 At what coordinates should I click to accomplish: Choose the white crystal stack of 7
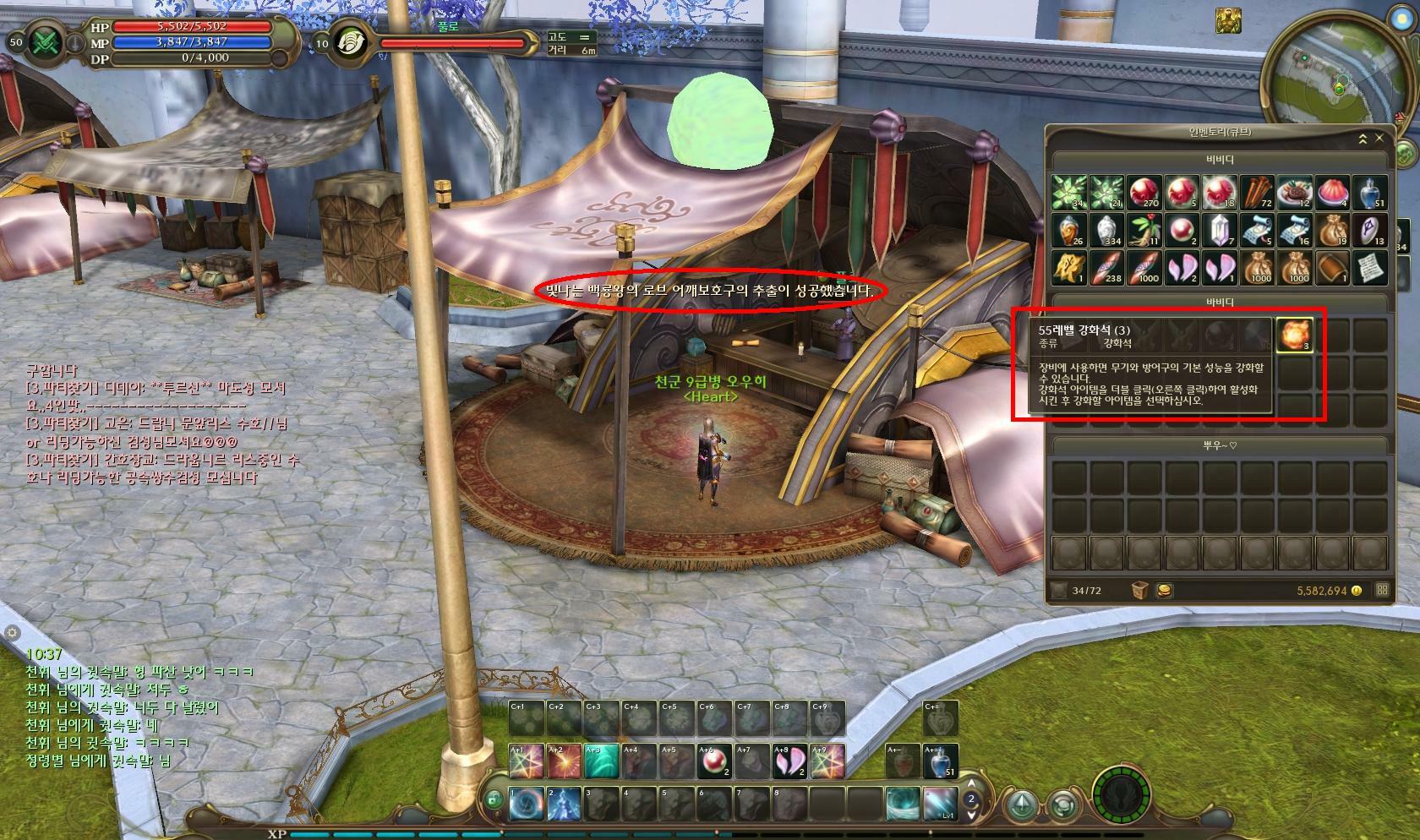(x=1219, y=230)
